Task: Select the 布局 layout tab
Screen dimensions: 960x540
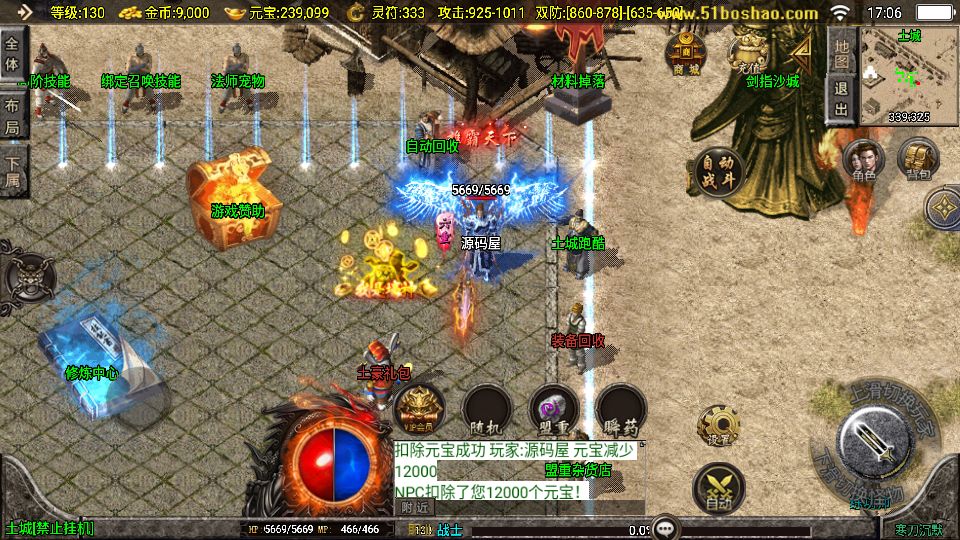Action: coord(13,114)
